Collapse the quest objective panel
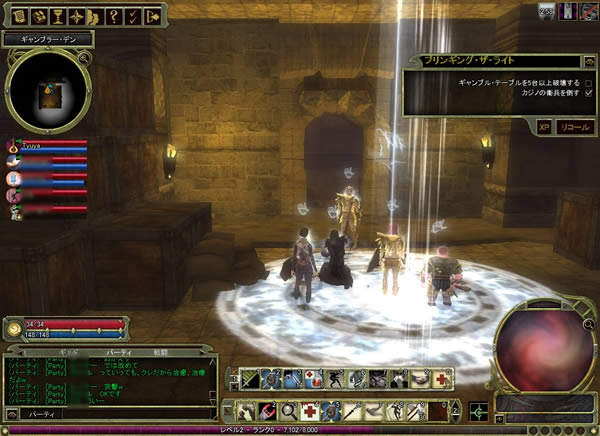Viewport: 600px width, 436px height. [x=590, y=60]
